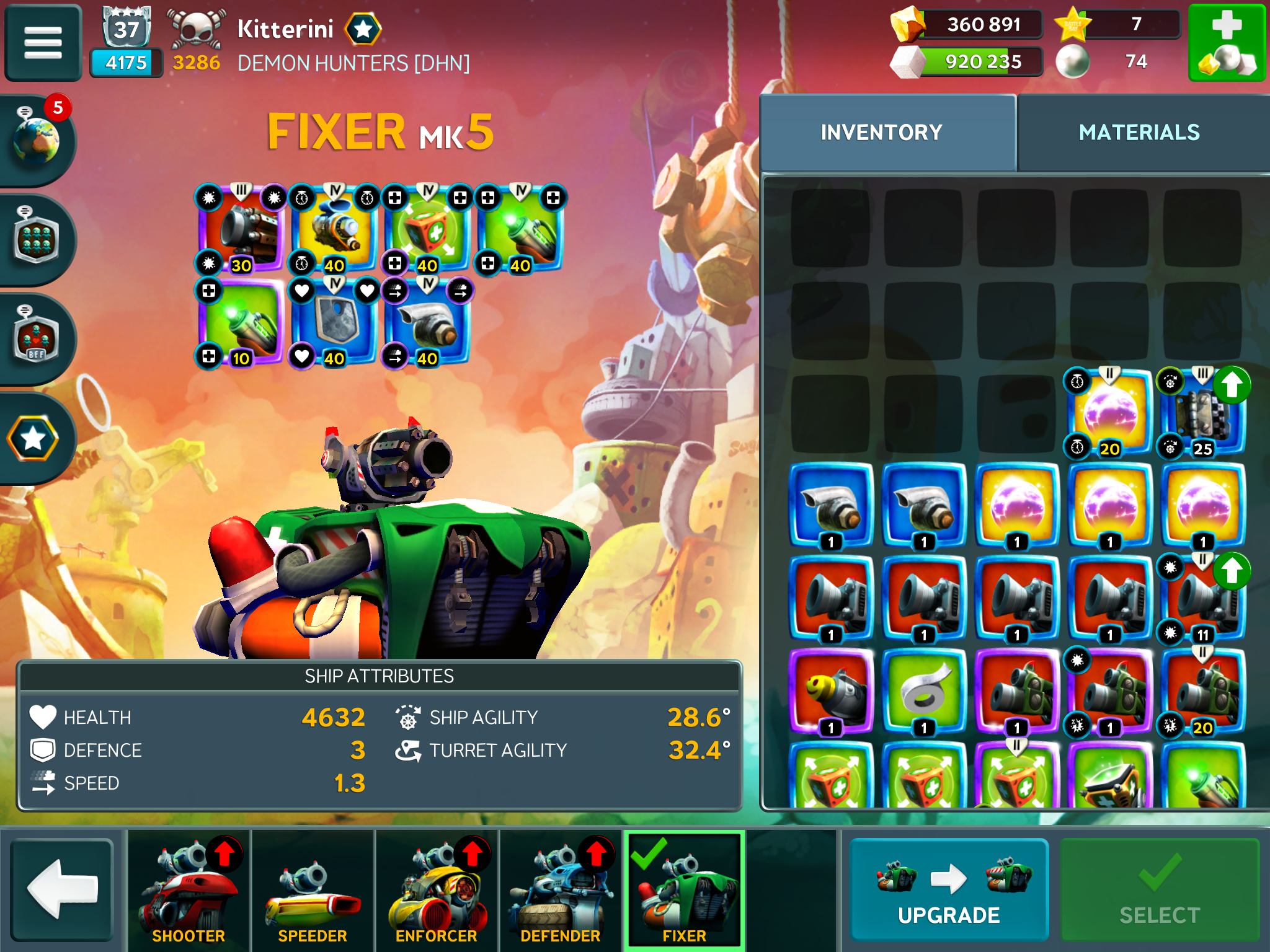Select the Fixer ship tile

pyautogui.click(x=684, y=890)
